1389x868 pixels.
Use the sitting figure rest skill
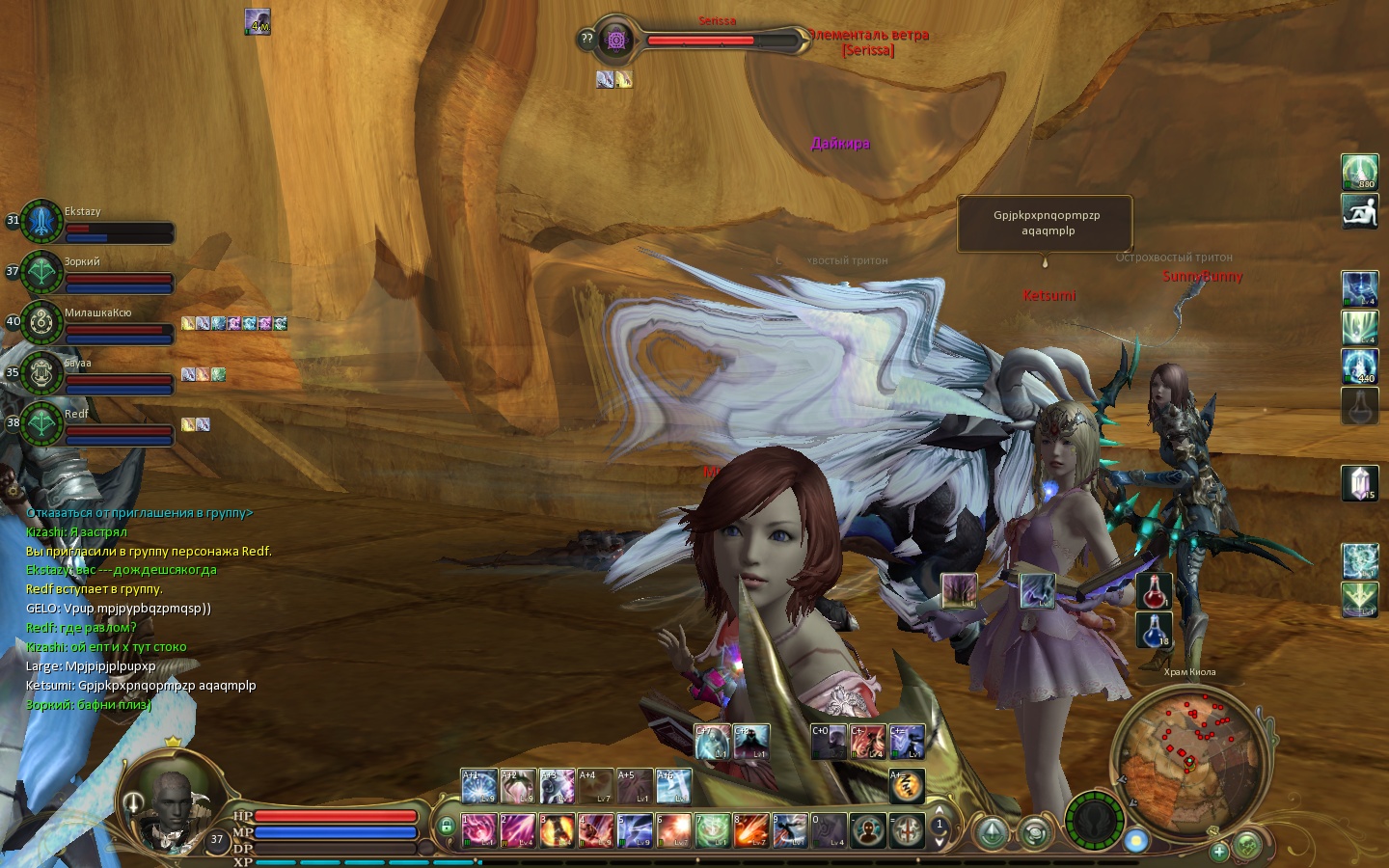coord(1360,211)
